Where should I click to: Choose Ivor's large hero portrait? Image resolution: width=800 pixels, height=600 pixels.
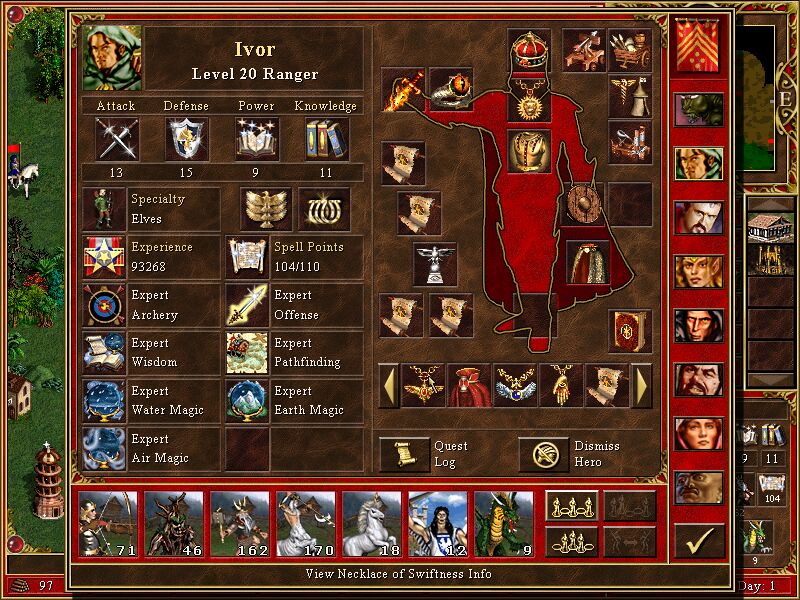113,59
